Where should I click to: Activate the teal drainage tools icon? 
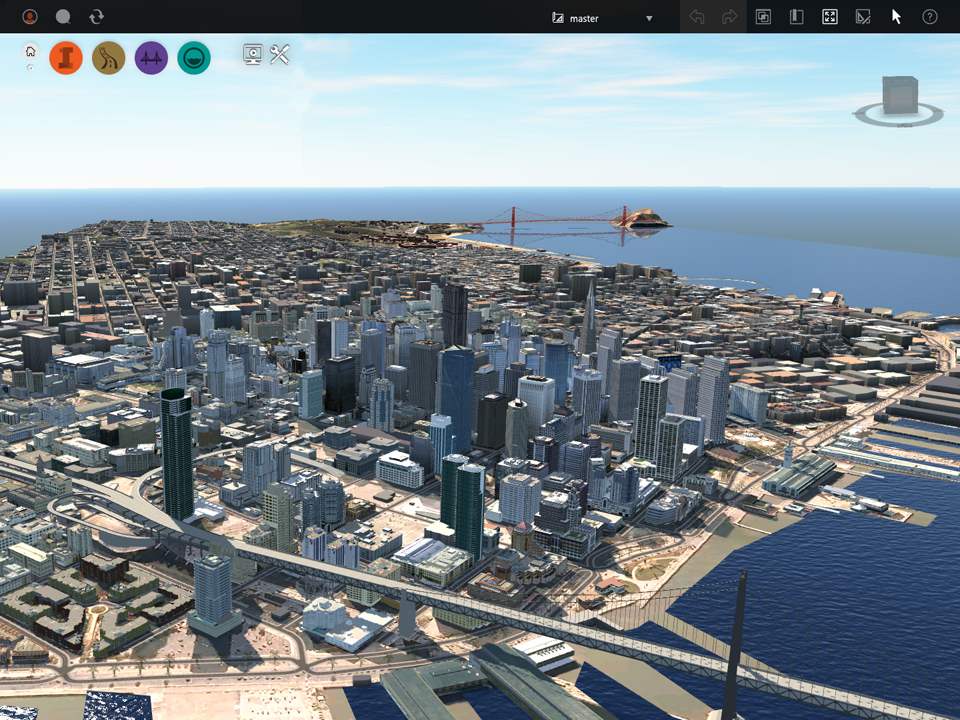click(194, 58)
